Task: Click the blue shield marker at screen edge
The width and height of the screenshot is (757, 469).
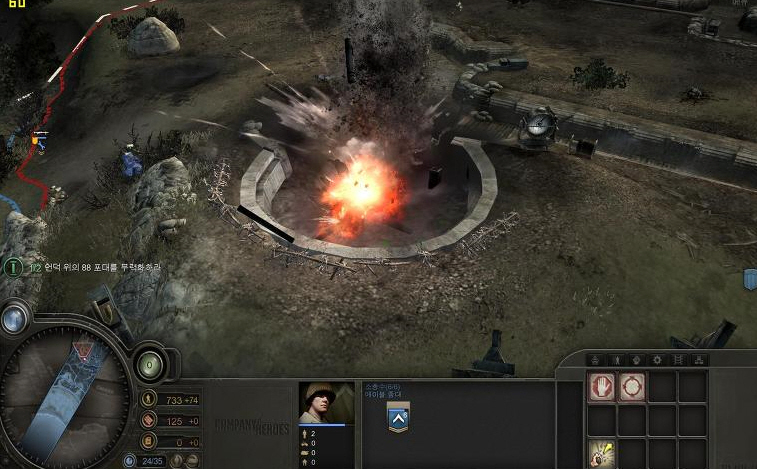Action: coord(749,279)
